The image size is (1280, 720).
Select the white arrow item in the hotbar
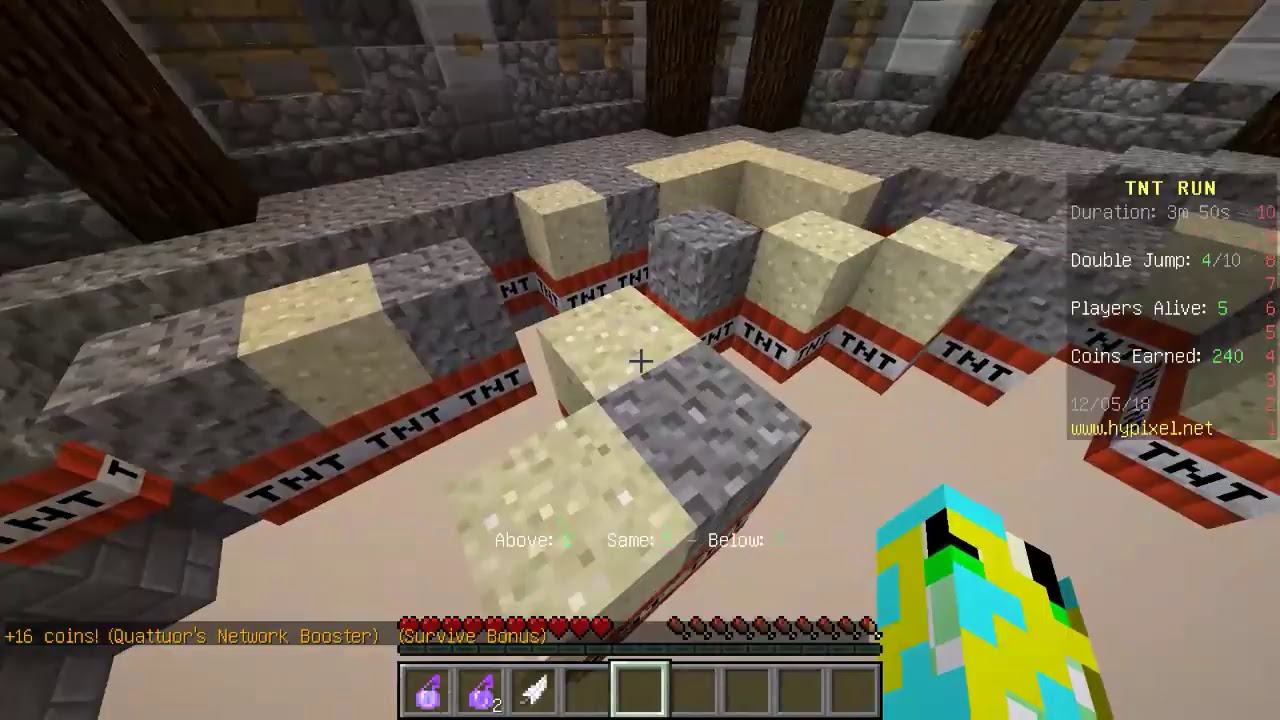tap(533, 686)
